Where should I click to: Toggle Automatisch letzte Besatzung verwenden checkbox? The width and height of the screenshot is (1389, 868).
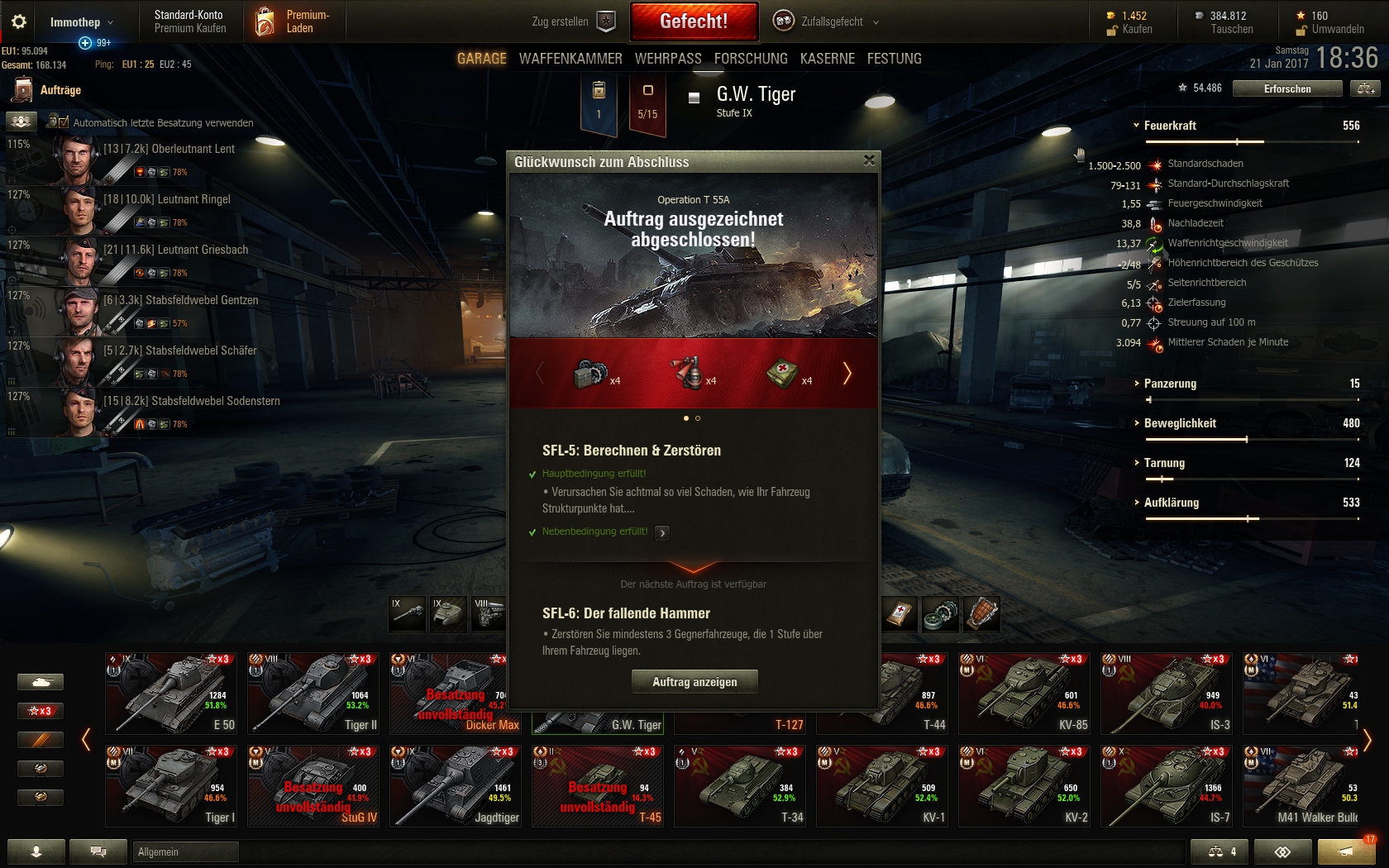click(x=63, y=122)
